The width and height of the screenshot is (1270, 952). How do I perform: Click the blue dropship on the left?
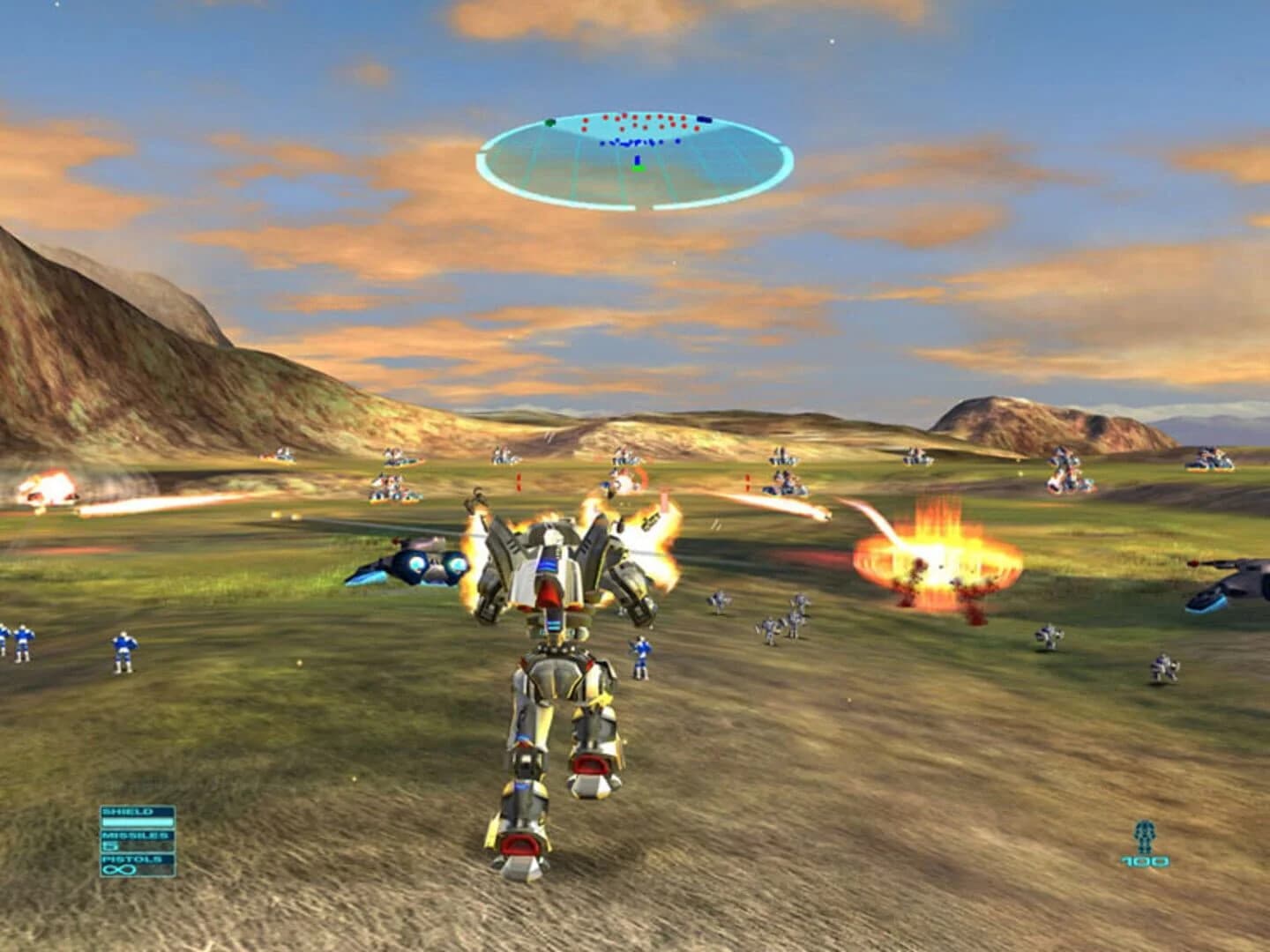pyautogui.click(x=415, y=564)
